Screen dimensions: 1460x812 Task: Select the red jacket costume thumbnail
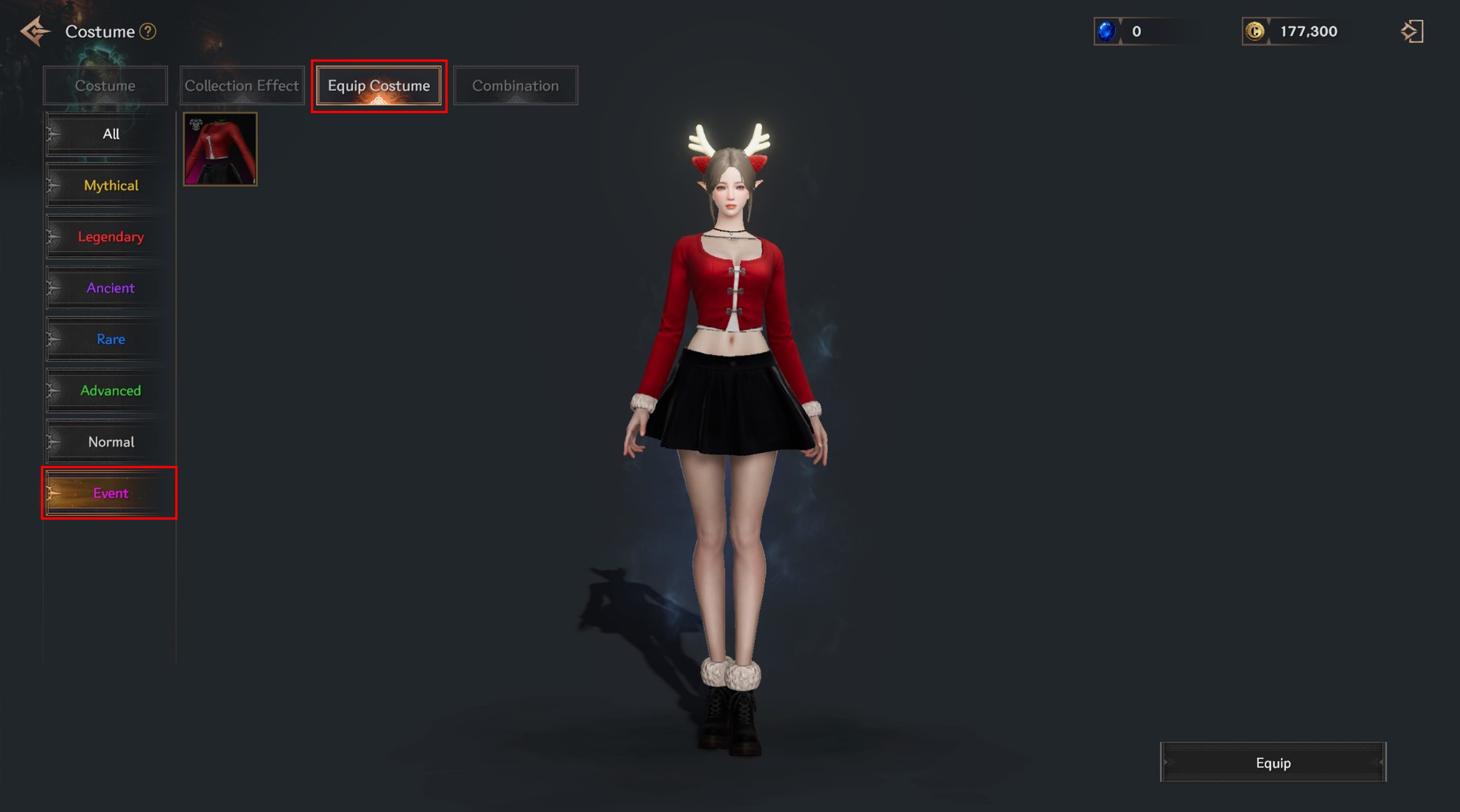click(220, 149)
